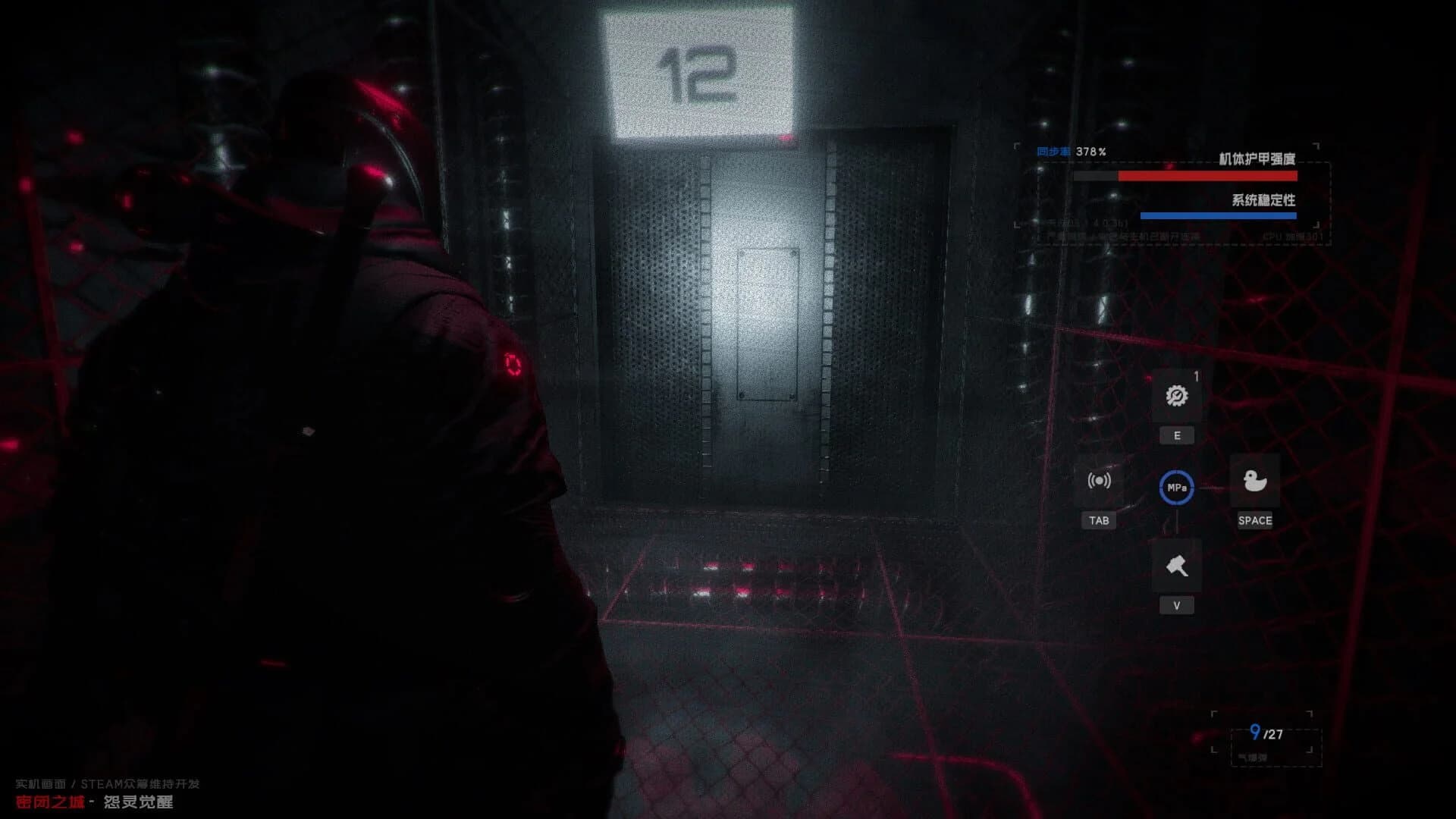The width and height of the screenshot is (1456, 819).
Task: Select the 系统稳定性 stability label
Action: click(x=1263, y=200)
